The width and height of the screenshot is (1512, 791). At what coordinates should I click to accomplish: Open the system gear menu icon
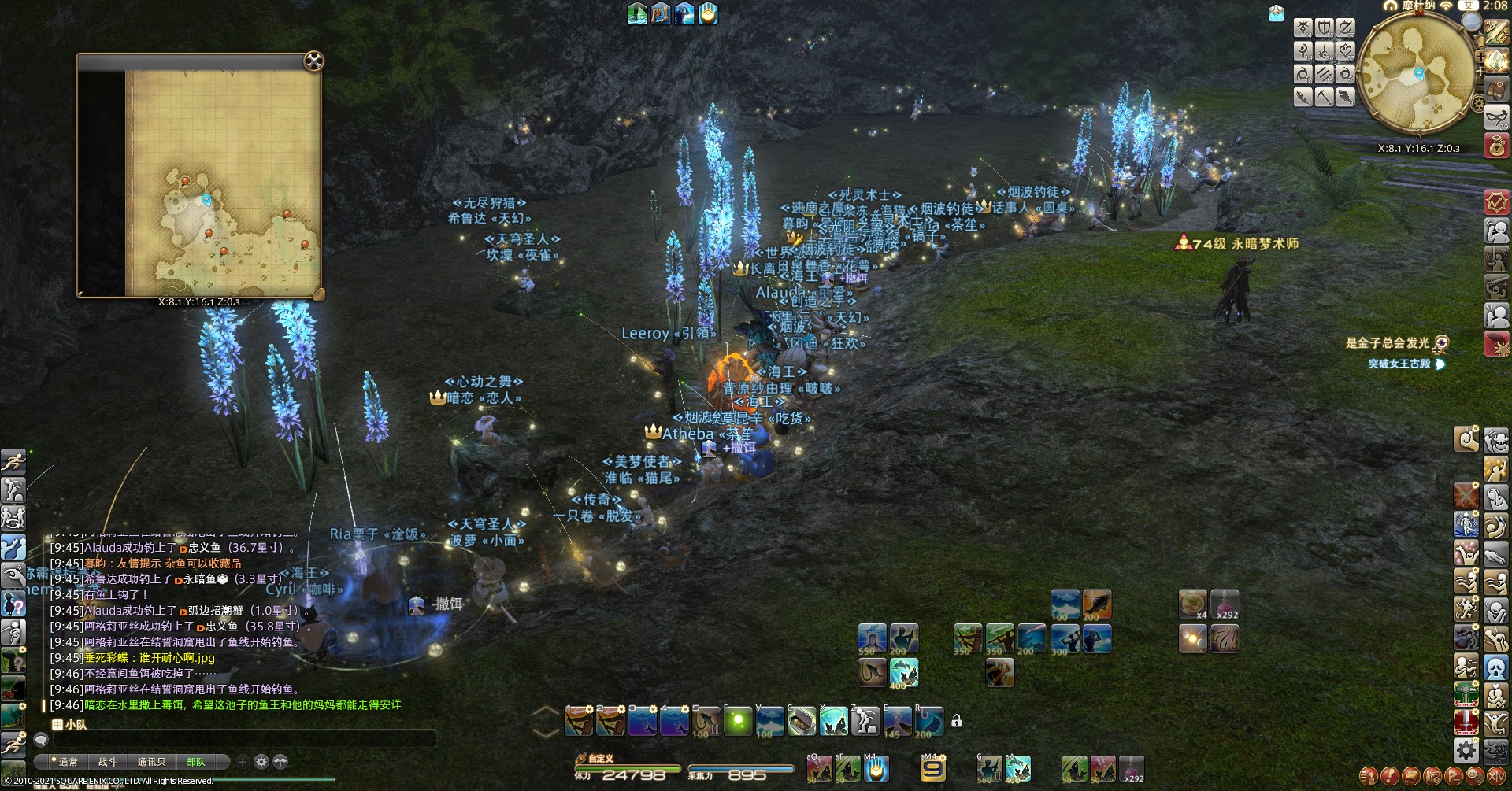coord(1466,750)
